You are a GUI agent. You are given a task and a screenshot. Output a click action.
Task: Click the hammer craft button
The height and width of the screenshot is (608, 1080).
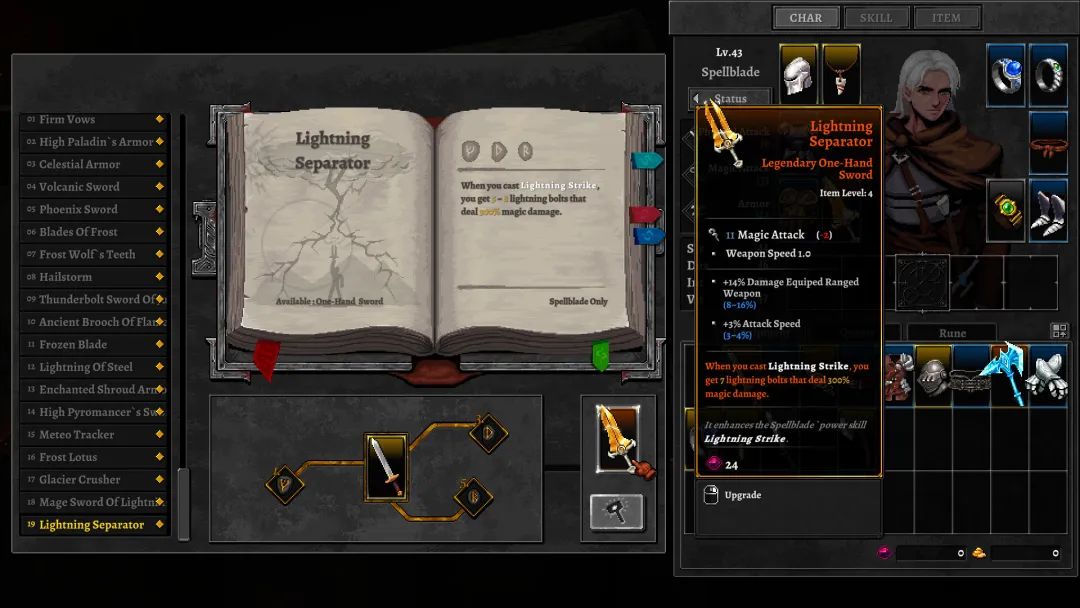pyautogui.click(x=616, y=512)
